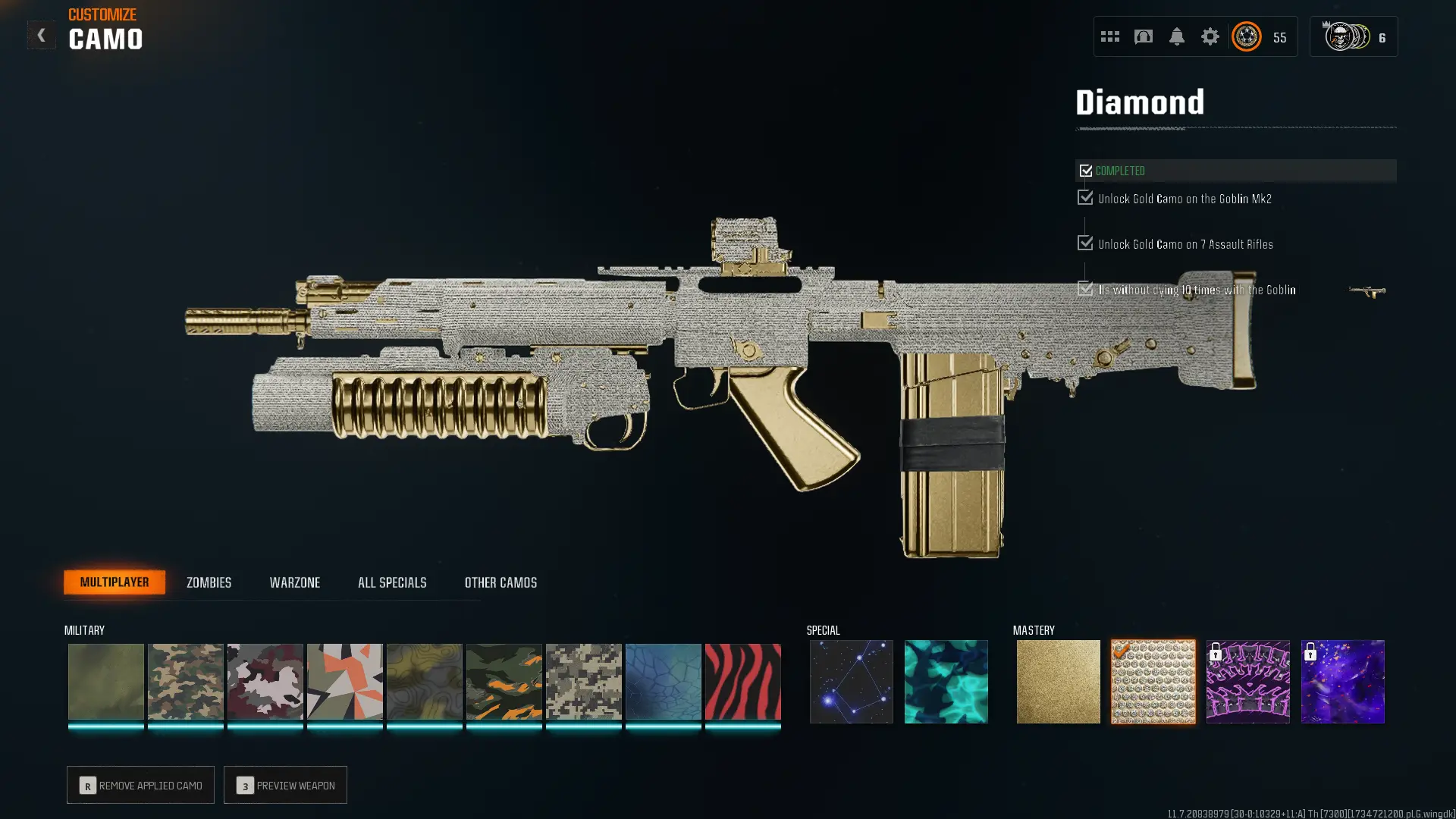
Task: Open the grid menu icon
Action: coord(1109,36)
